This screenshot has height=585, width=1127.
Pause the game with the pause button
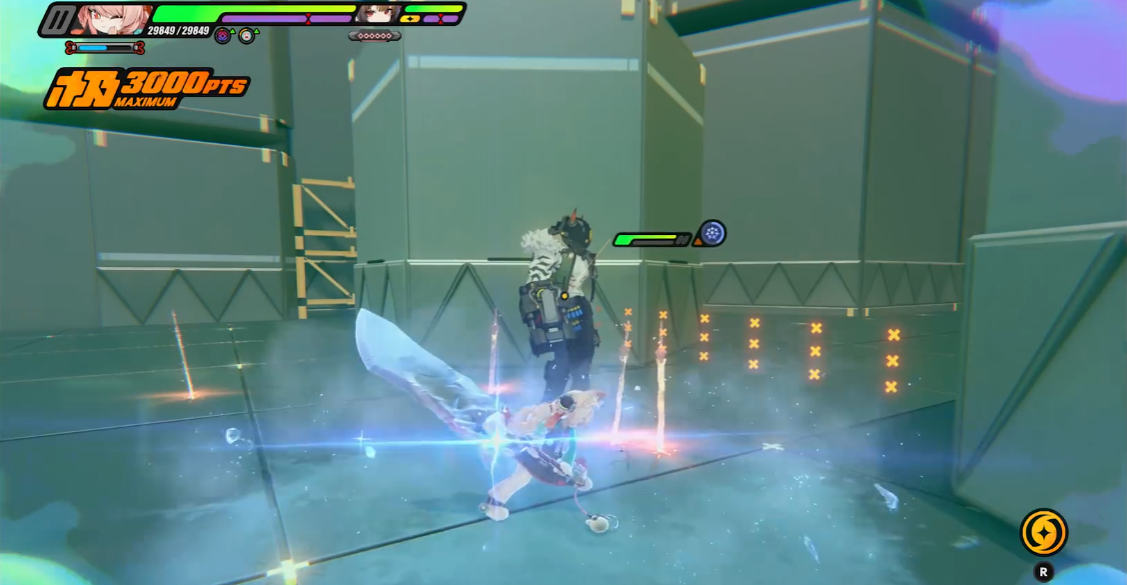click(x=60, y=19)
